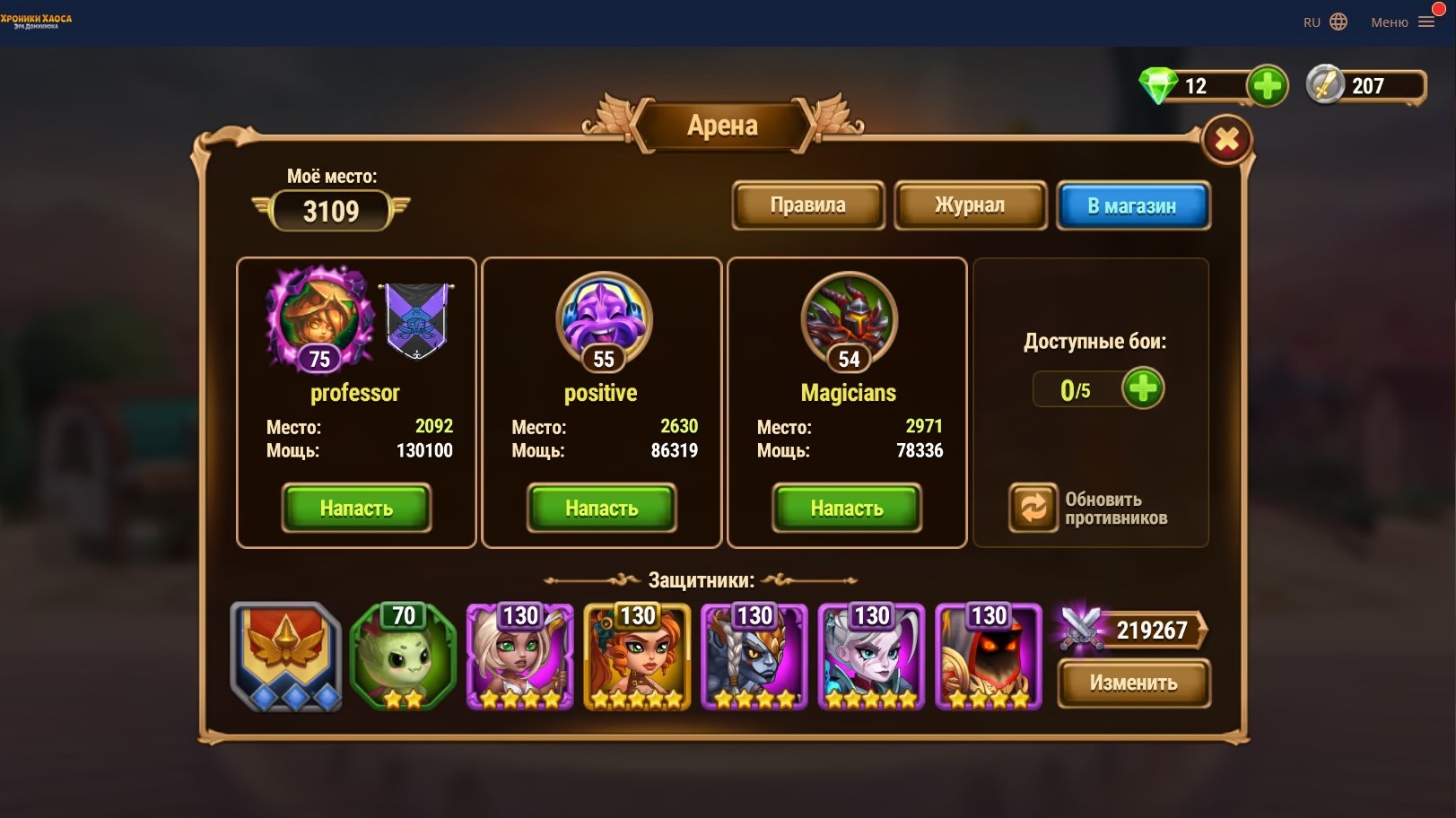Open the Правила rules button
Image resolution: width=1456 pixels, height=818 pixels.
point(807,205)
